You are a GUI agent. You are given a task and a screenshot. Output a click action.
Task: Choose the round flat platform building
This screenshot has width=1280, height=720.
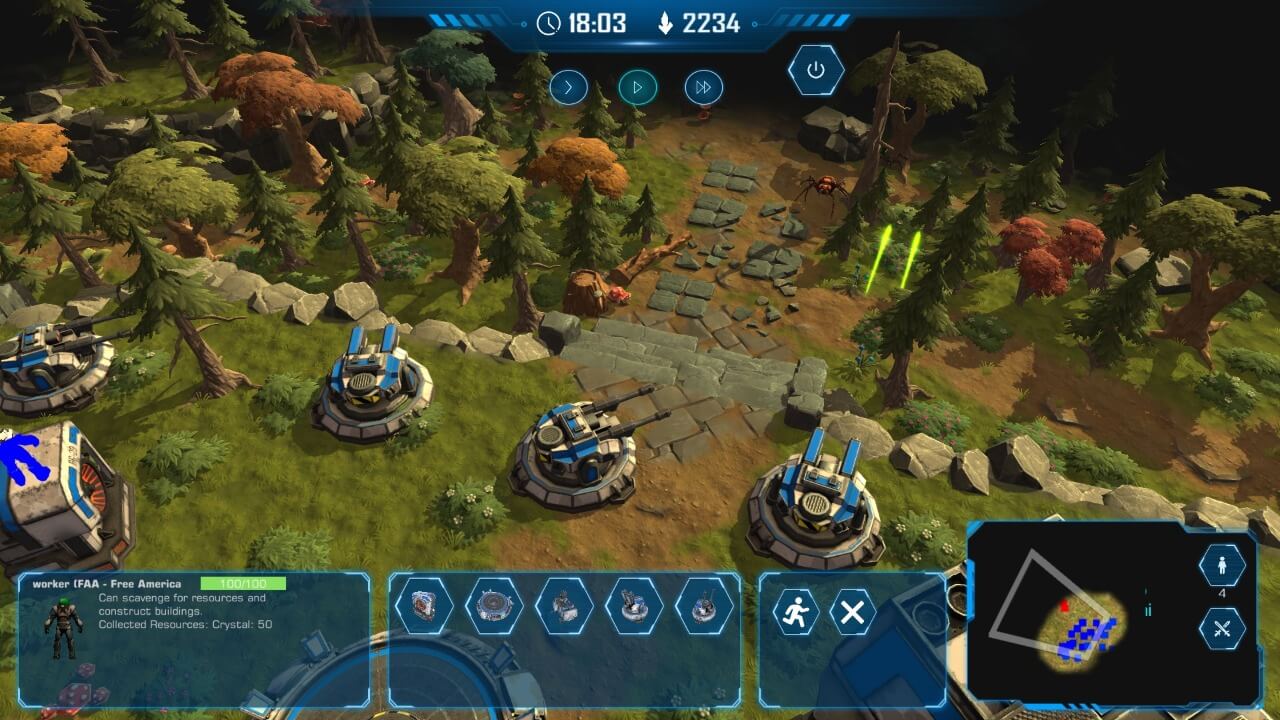tap(494, 606)
